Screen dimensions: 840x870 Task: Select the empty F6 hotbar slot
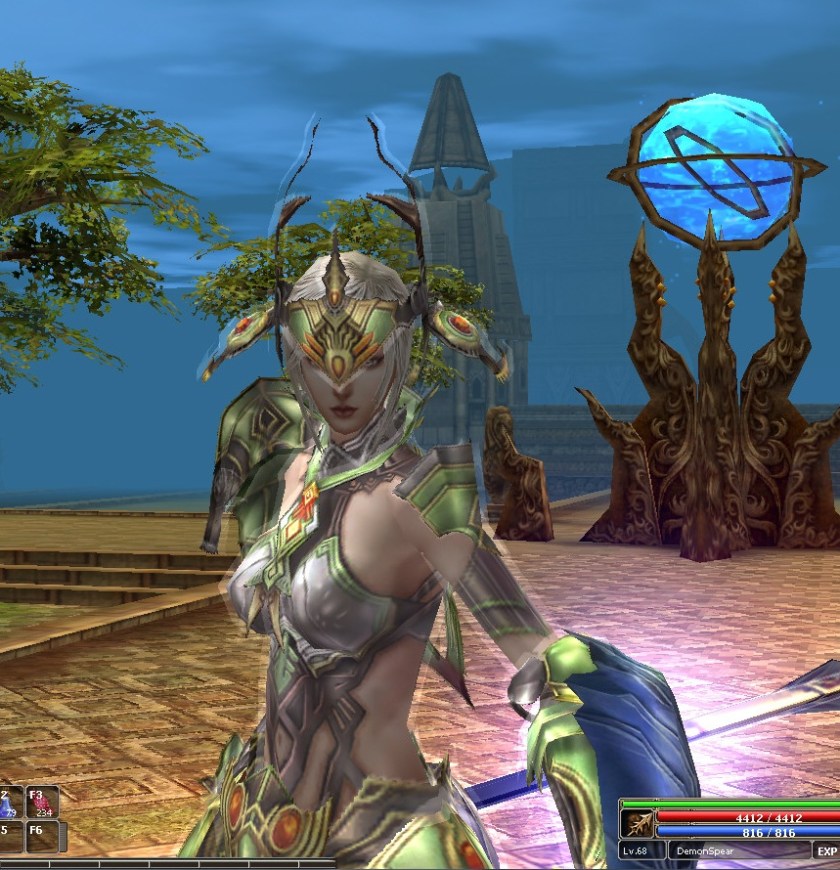(x=41, y=835)
